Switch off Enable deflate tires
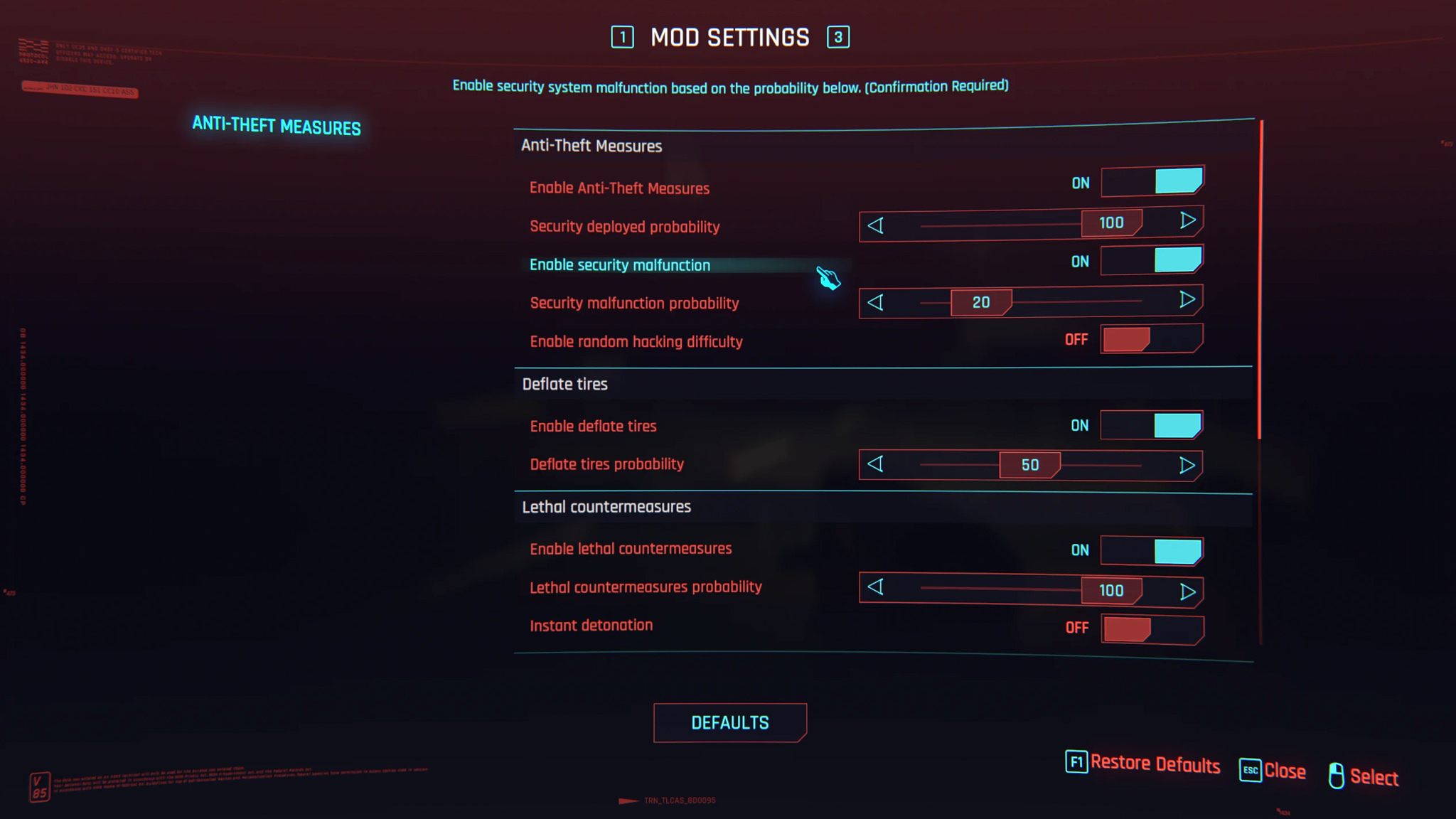The image size is (1456, 819). click(1152, 425)
